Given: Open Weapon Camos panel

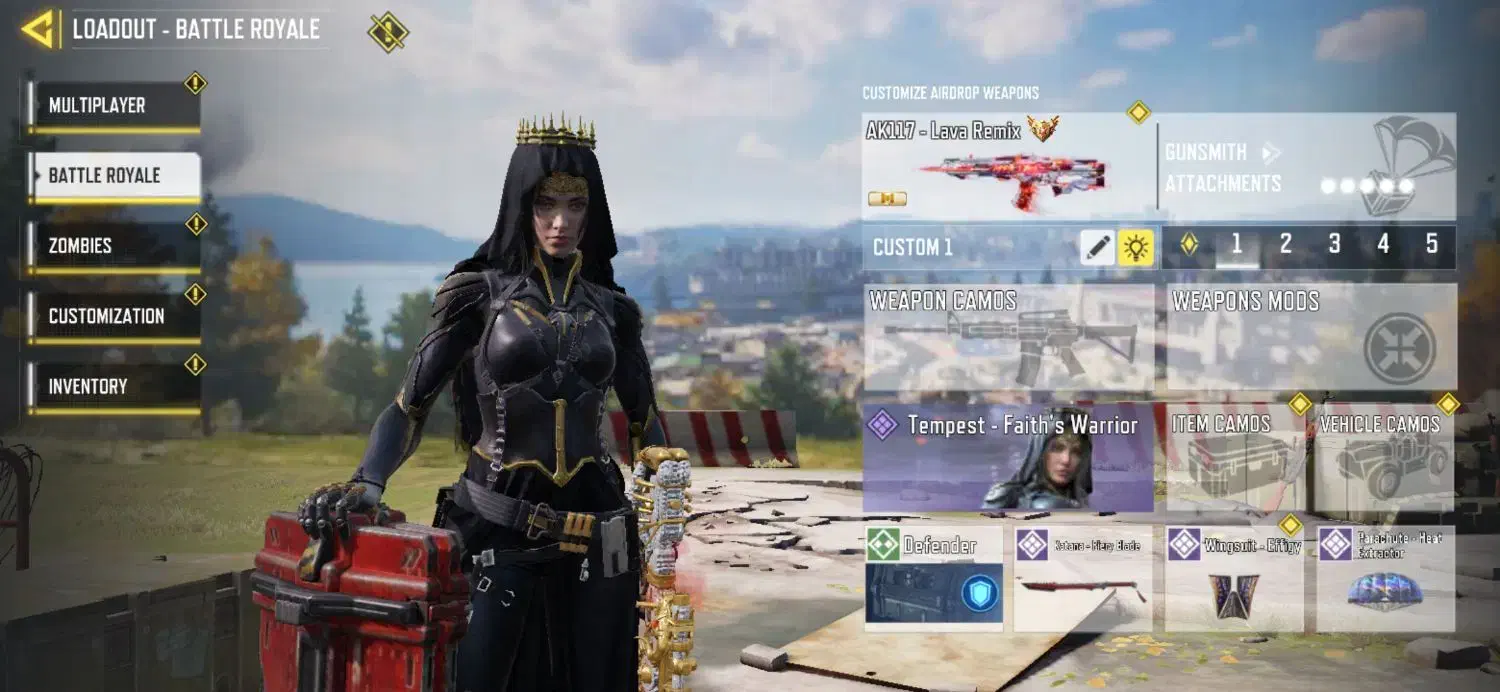Looking at the screenshot, I should click(1008, 337).
